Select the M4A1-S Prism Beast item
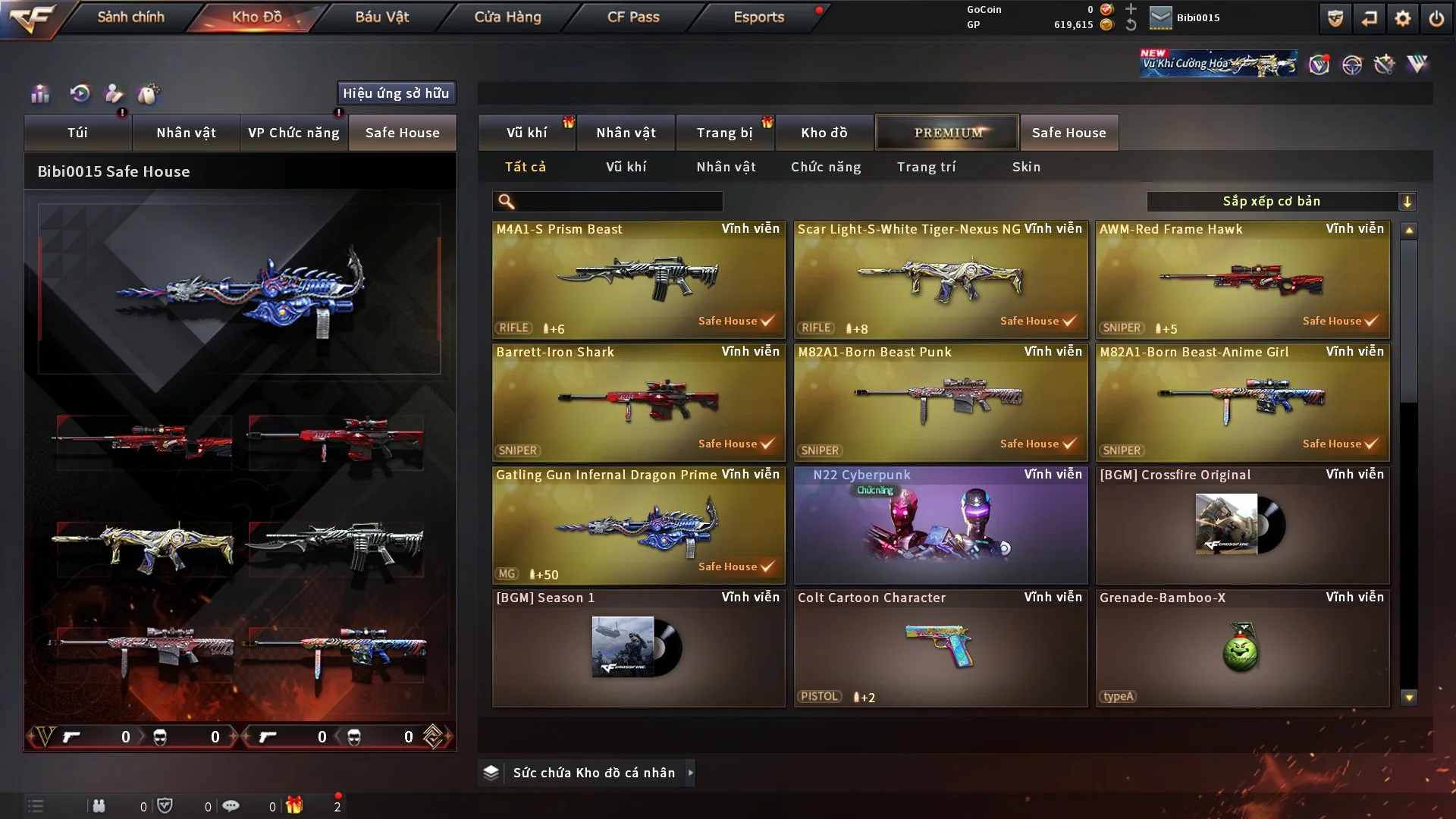 pyautogui.click(x=639, y=279)
